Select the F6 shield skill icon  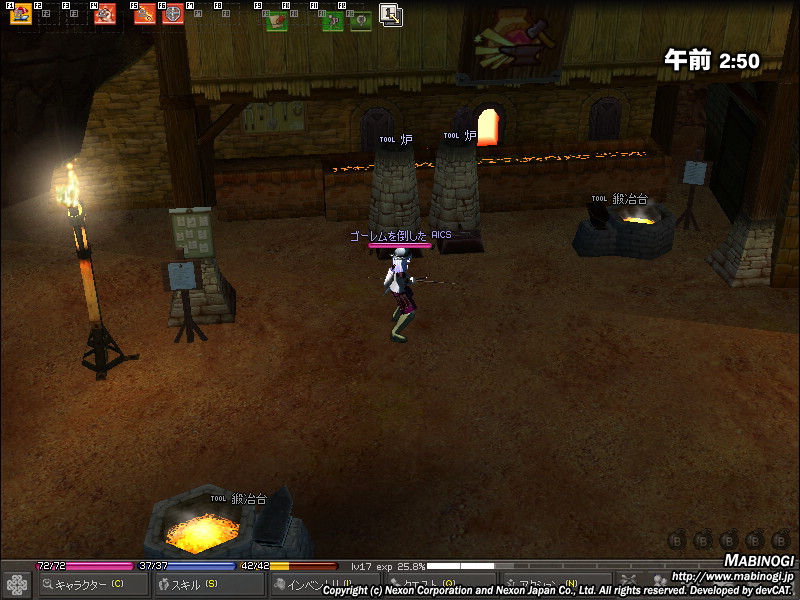coord(172,15)
